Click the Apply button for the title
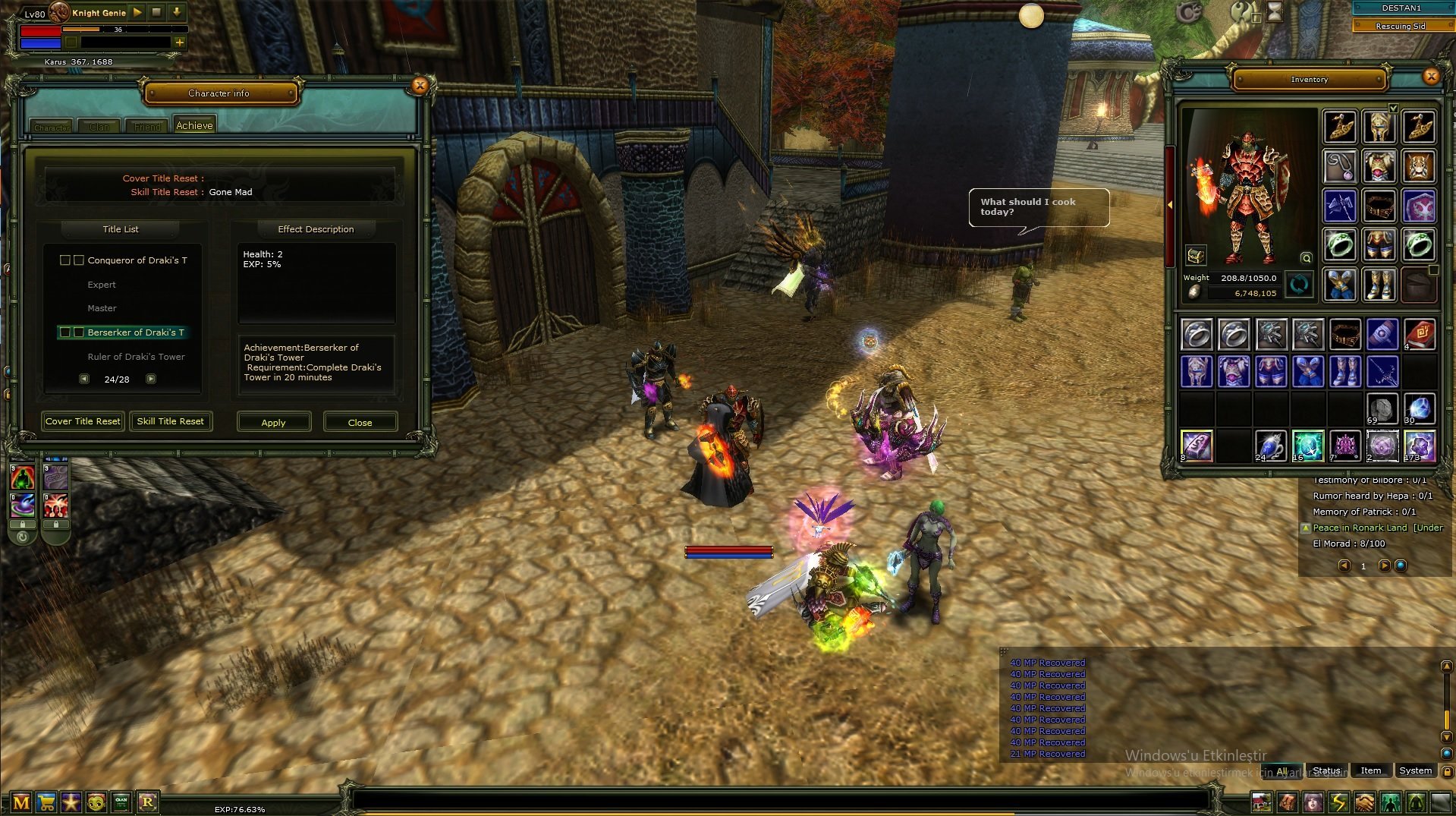 274,422
